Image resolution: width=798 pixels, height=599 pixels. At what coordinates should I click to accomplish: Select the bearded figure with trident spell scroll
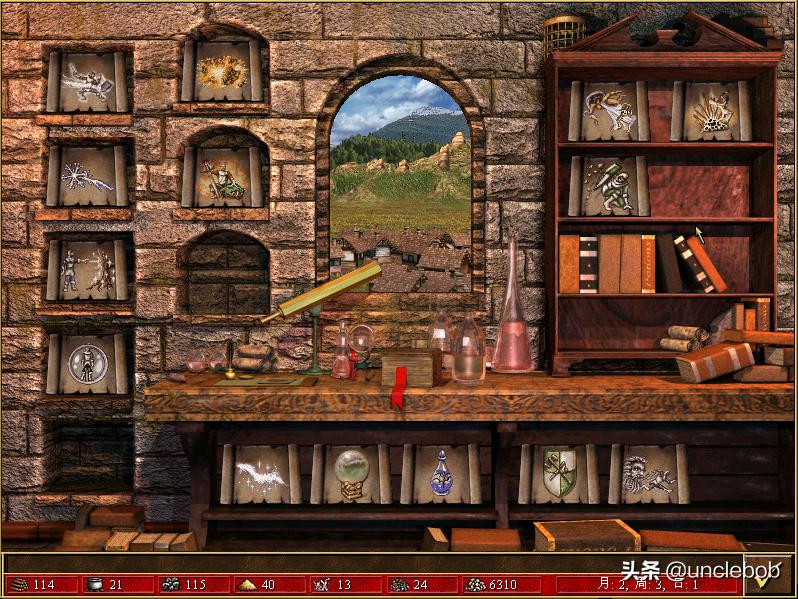[x=224, y=177]
